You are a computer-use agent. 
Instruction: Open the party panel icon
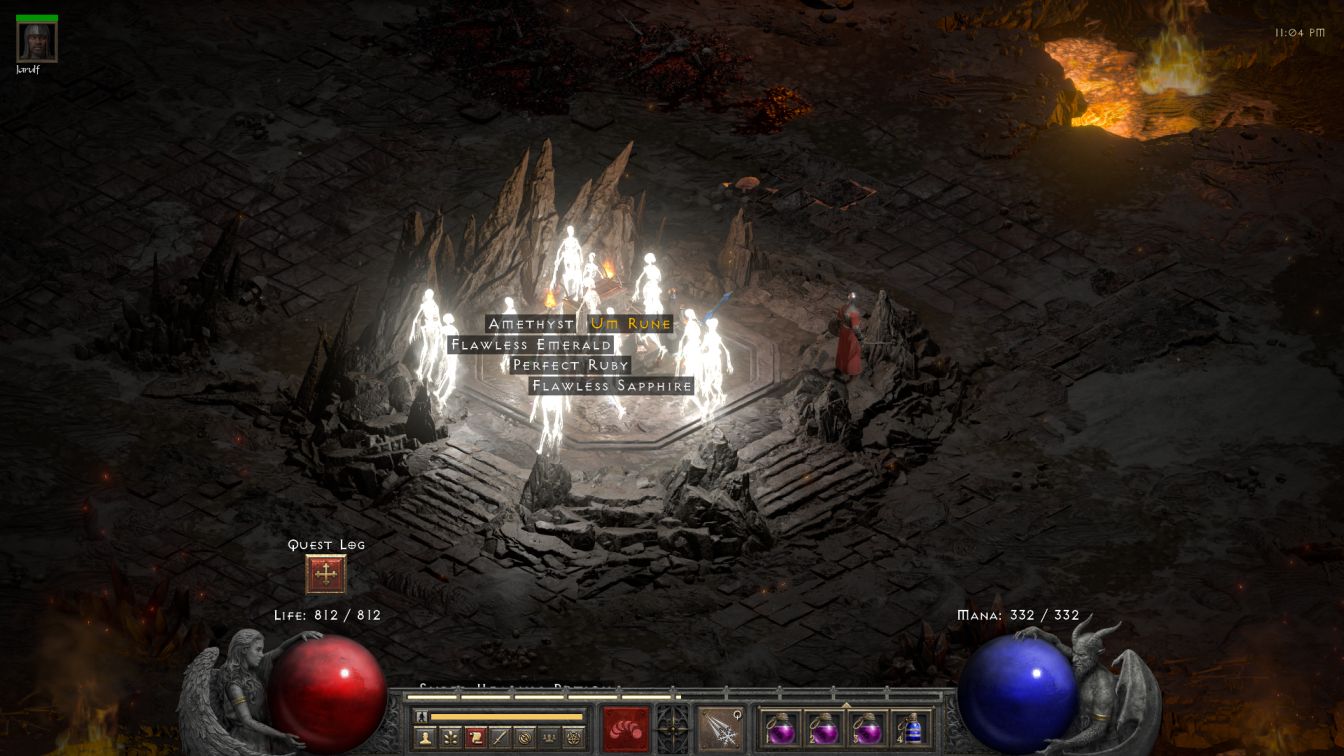coord(549,738)
